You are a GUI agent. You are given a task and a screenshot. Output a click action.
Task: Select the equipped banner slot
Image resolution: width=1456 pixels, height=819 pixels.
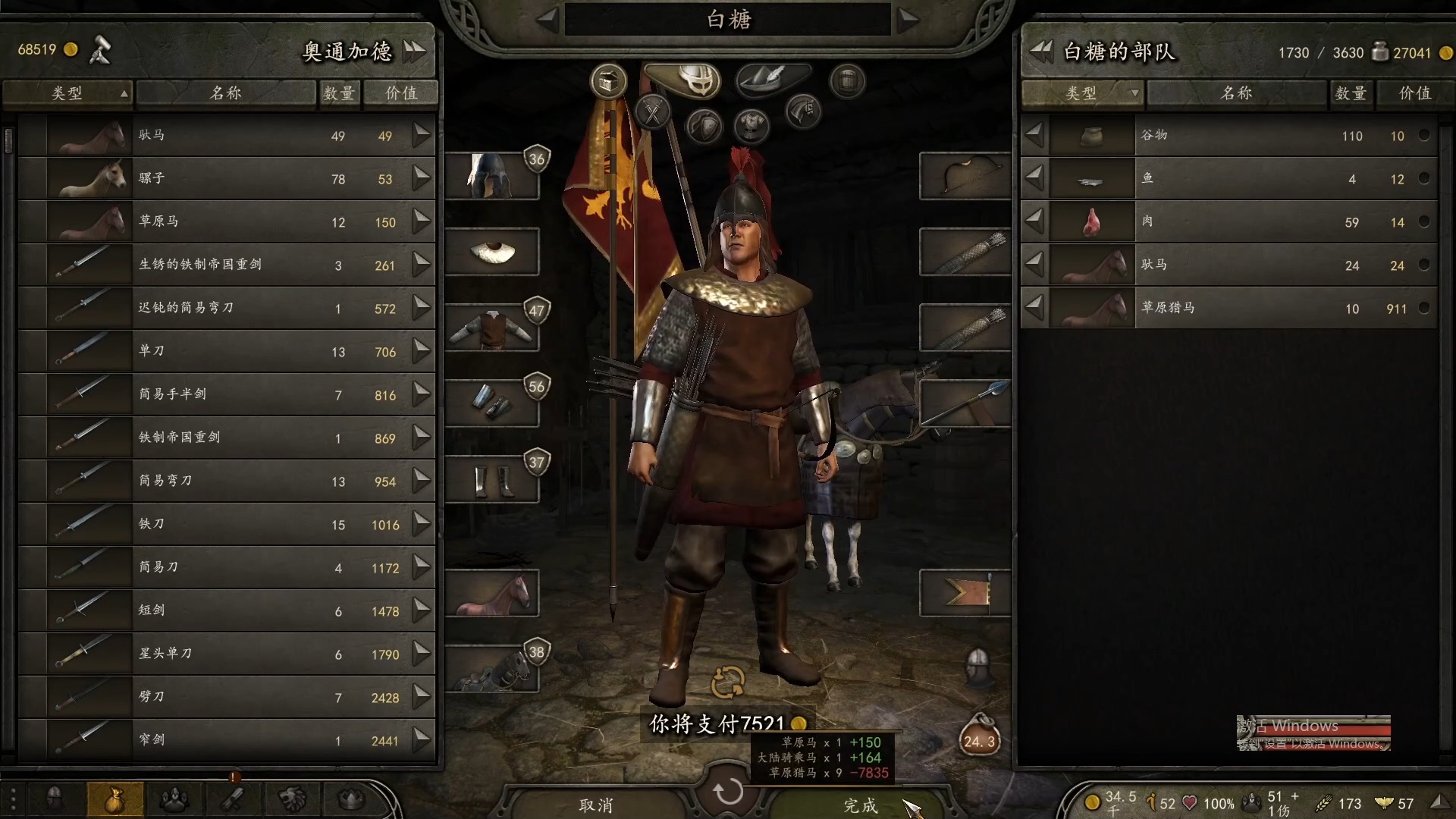pyautogui.click(x=965, y=593)
